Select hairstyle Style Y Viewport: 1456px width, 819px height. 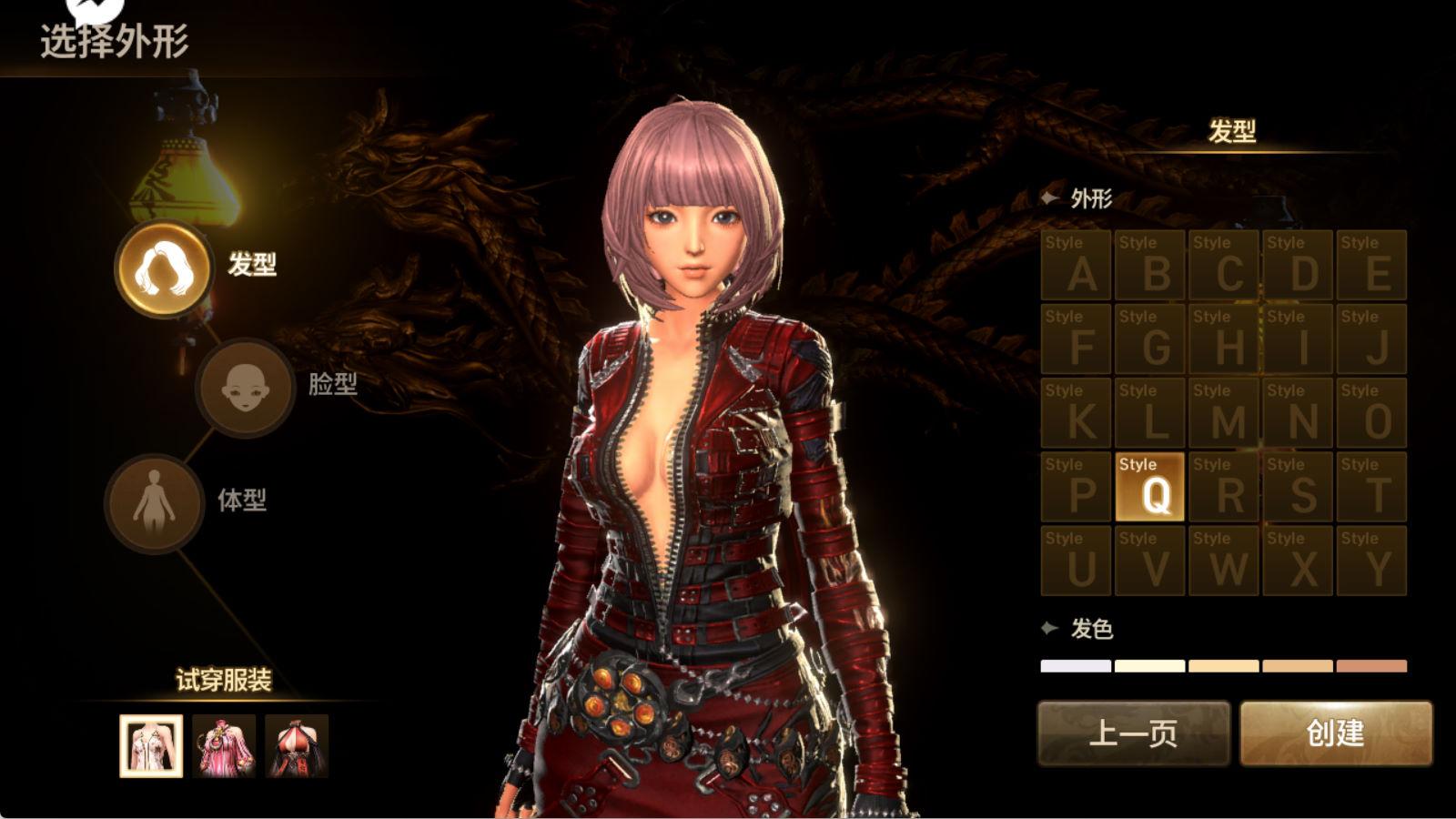[1371, 561]
